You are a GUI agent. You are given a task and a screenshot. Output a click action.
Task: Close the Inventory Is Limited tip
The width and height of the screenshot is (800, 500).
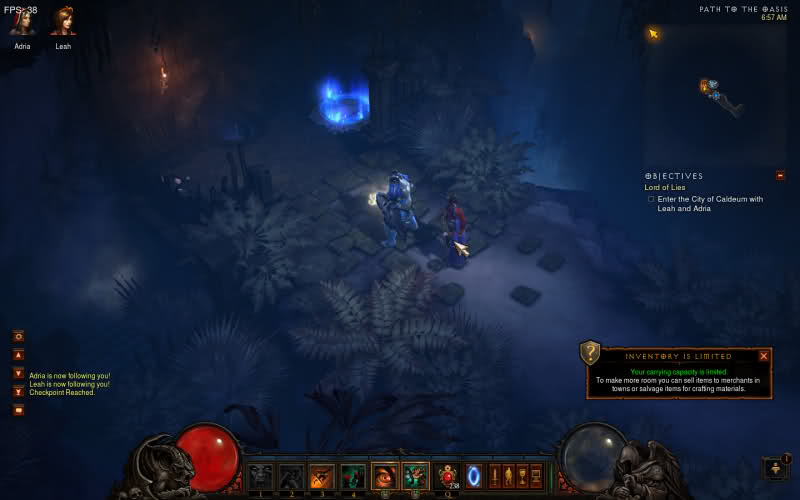[x=764, y=355]
